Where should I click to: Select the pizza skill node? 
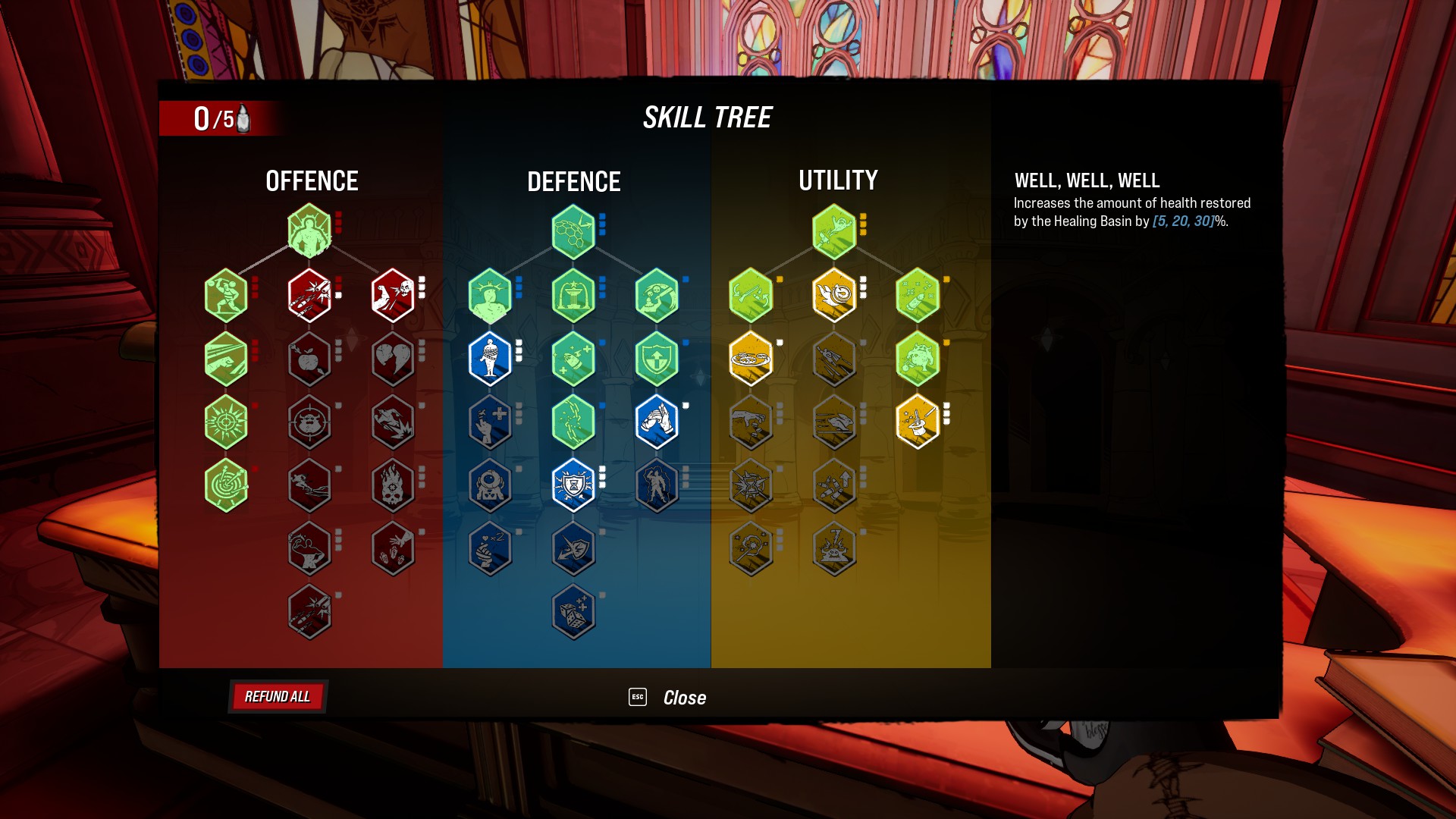(751, 359)
